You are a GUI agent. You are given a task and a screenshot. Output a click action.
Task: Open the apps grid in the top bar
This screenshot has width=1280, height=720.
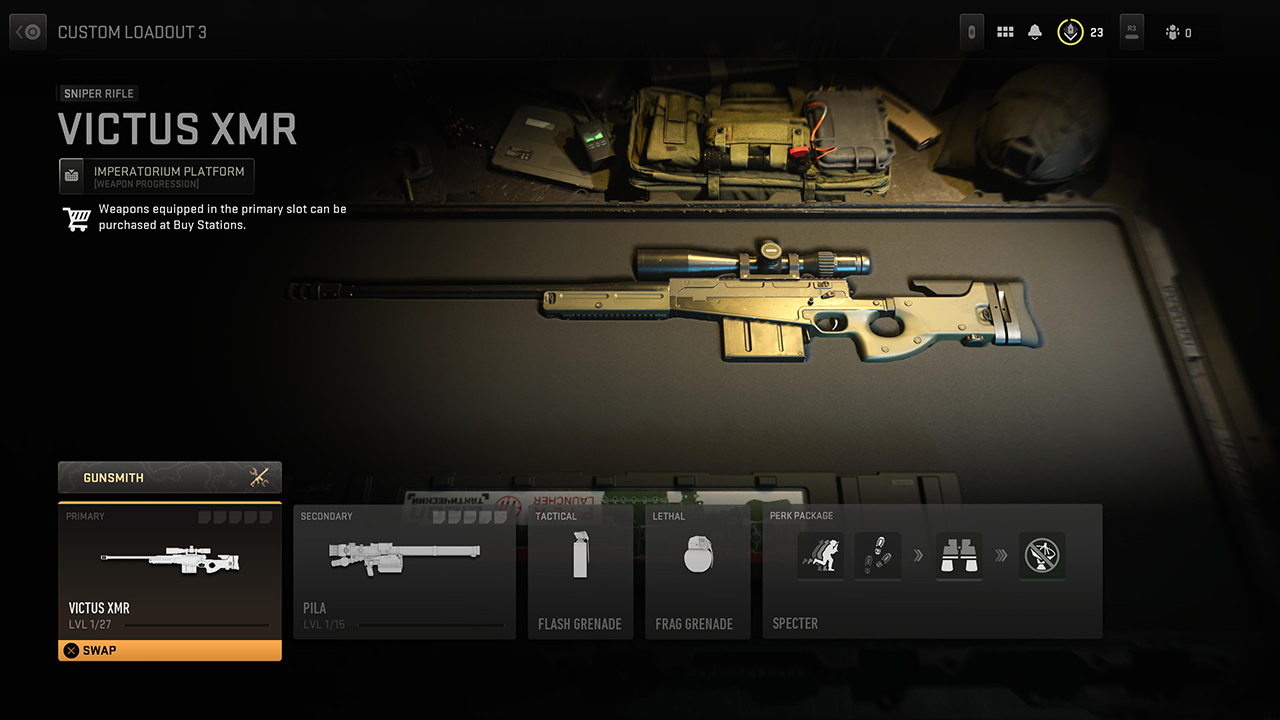[x=1005, y=31]
